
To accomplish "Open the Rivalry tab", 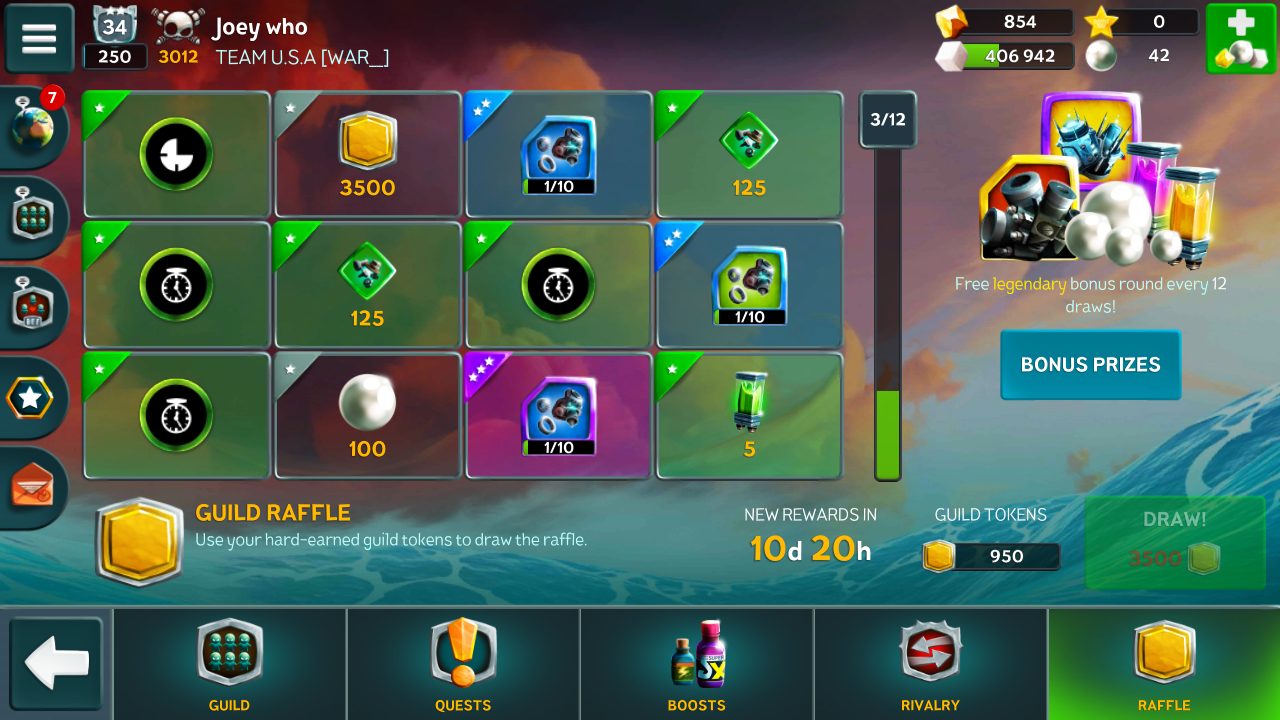I will click(x=930, y=664).
